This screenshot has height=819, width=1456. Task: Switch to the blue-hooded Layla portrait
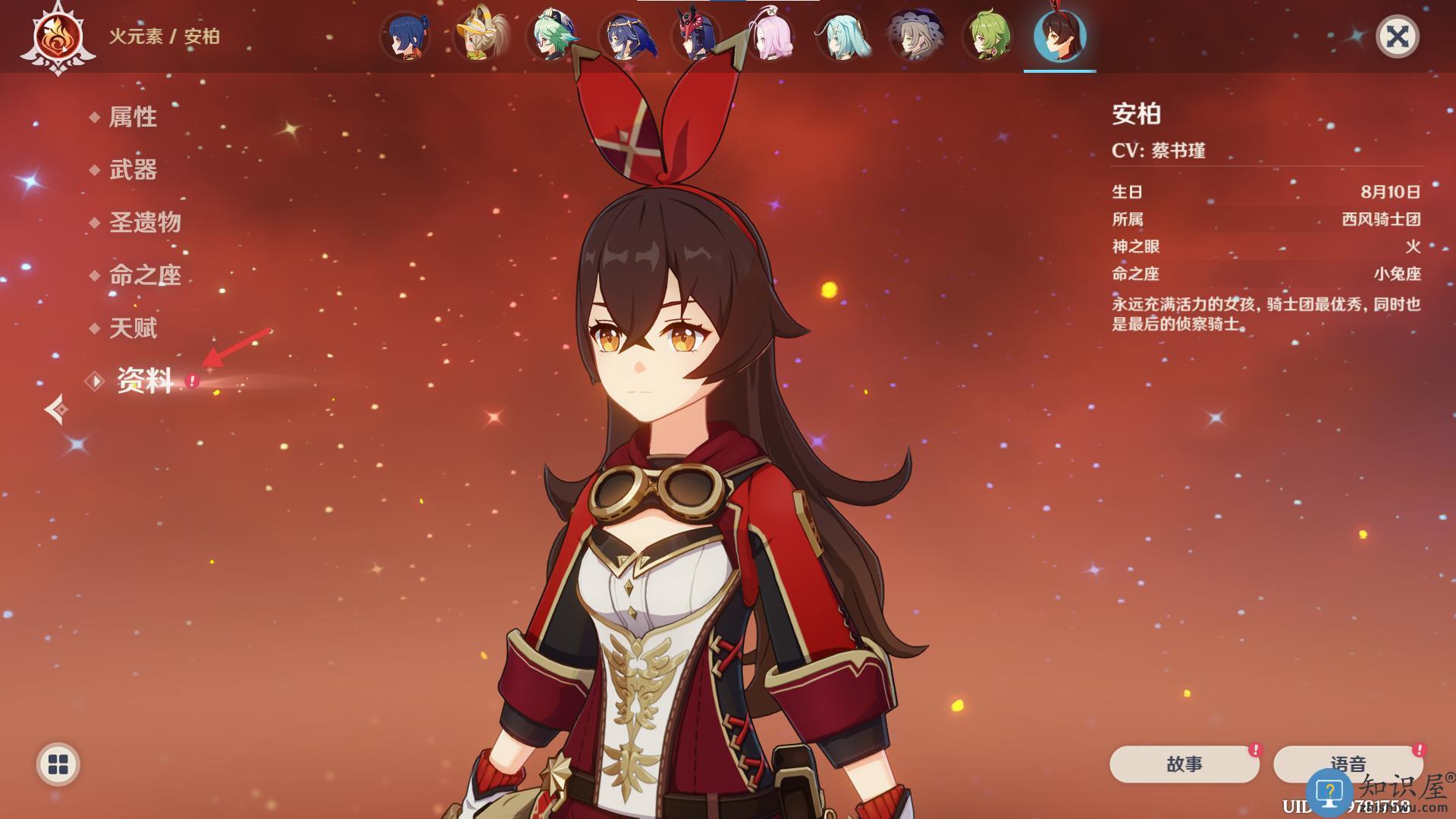pyautogui.click(x=624, y=36)
